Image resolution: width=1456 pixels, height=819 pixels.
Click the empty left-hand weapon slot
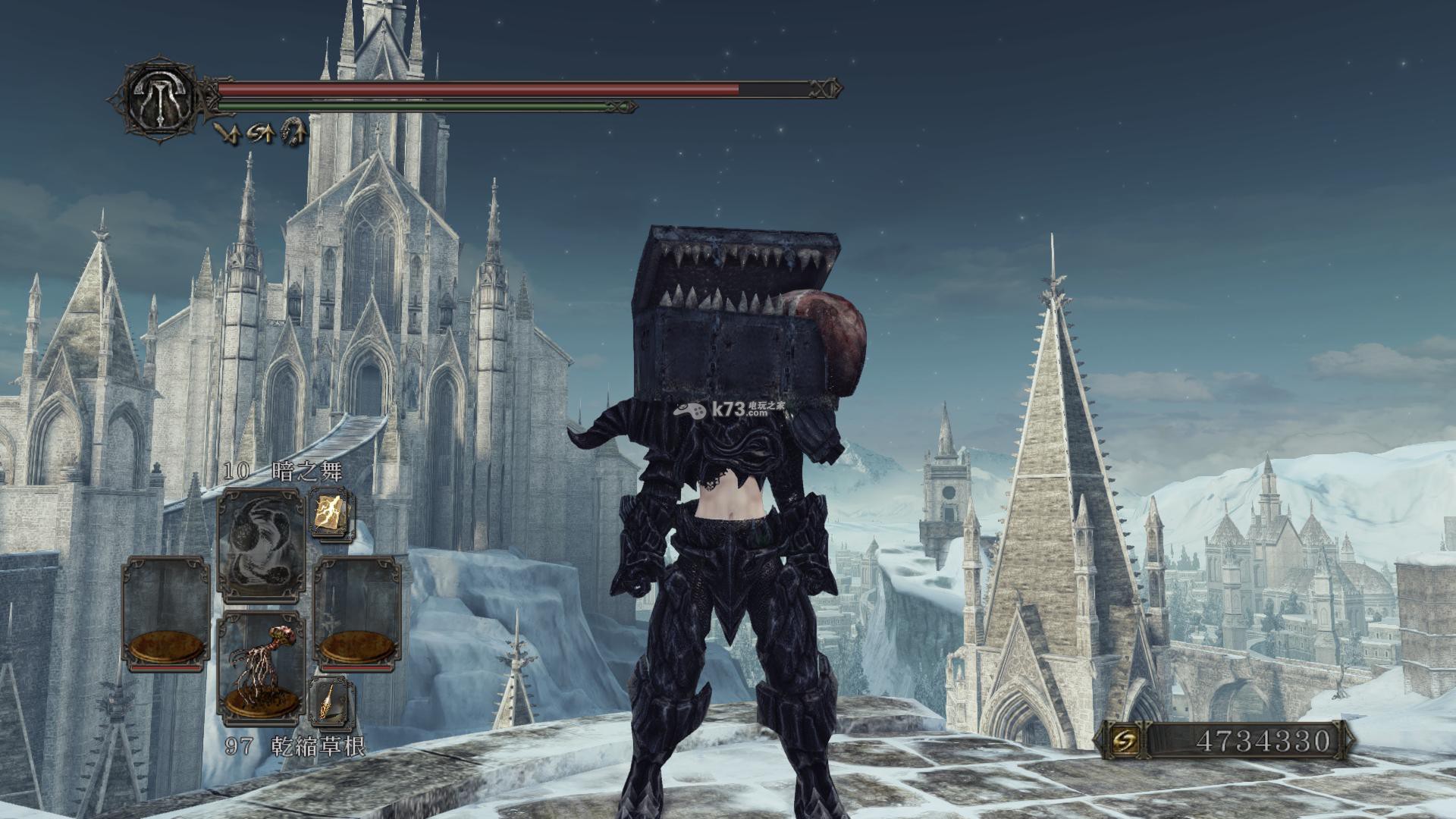(166, 613)
